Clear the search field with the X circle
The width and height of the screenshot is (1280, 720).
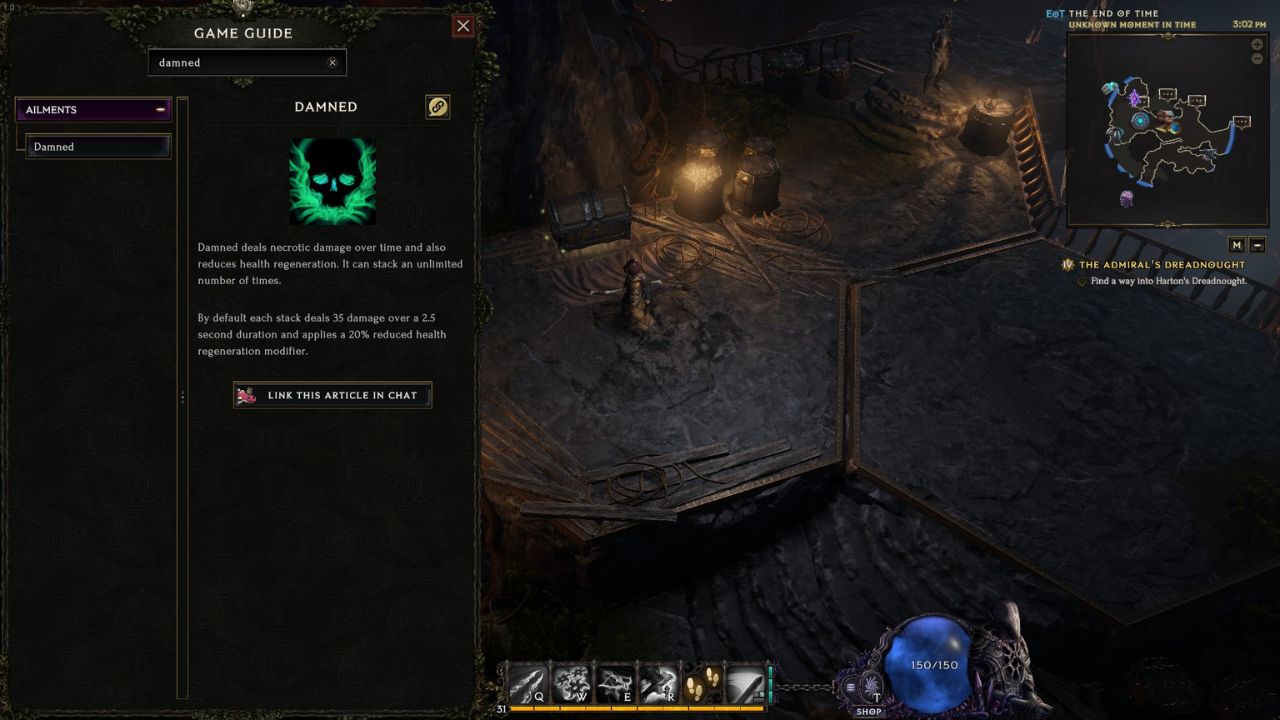tap(333, 62)
